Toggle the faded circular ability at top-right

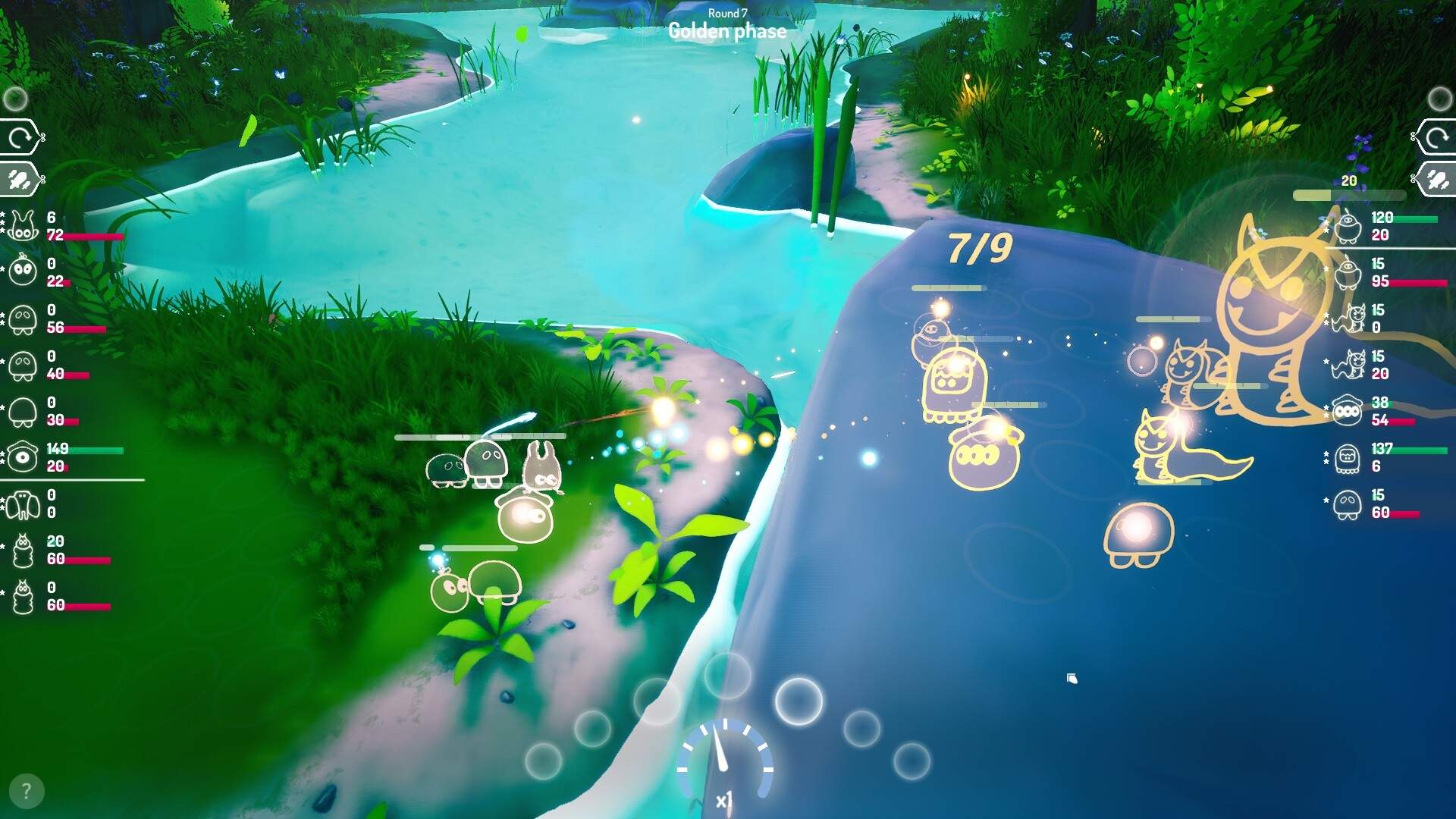(x=1439, y=97)
